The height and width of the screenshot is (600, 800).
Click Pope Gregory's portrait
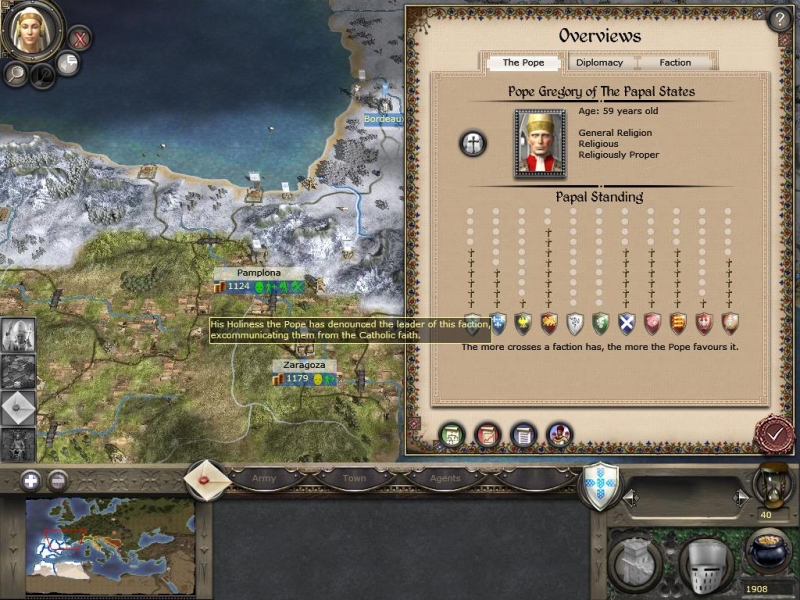540,143
